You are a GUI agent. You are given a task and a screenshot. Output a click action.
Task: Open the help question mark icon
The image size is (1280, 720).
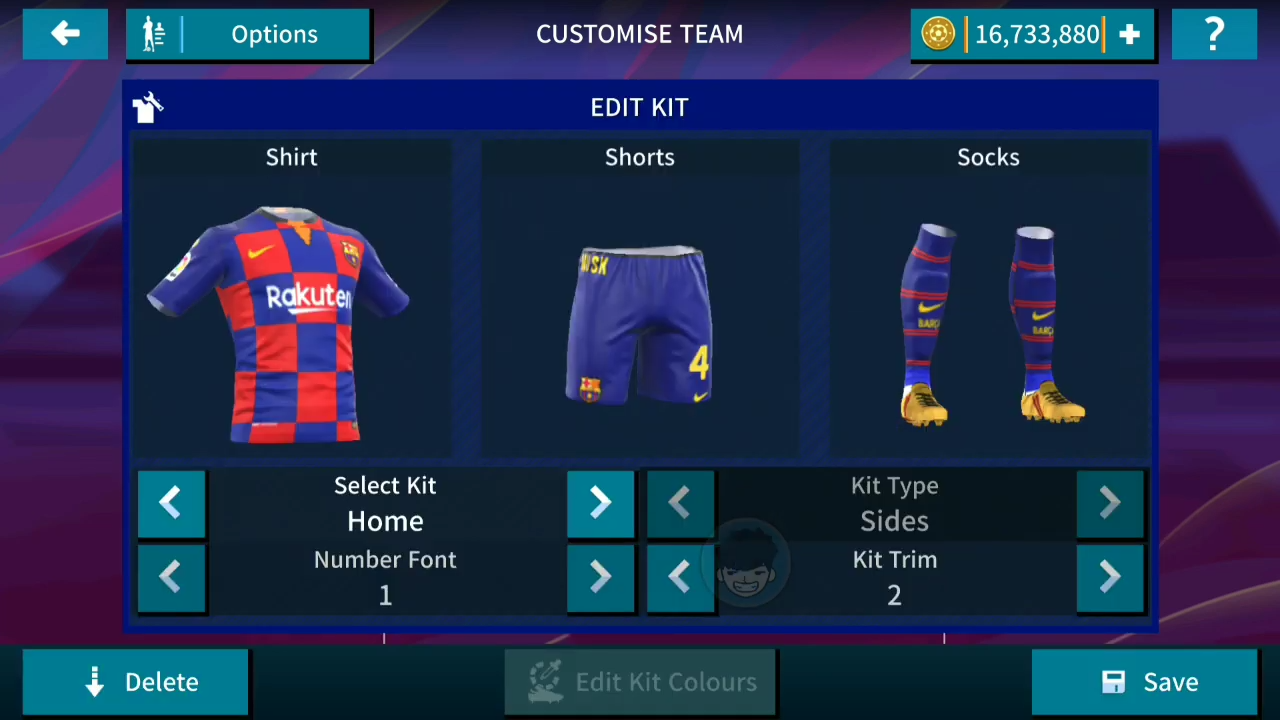coord(1214,34)
